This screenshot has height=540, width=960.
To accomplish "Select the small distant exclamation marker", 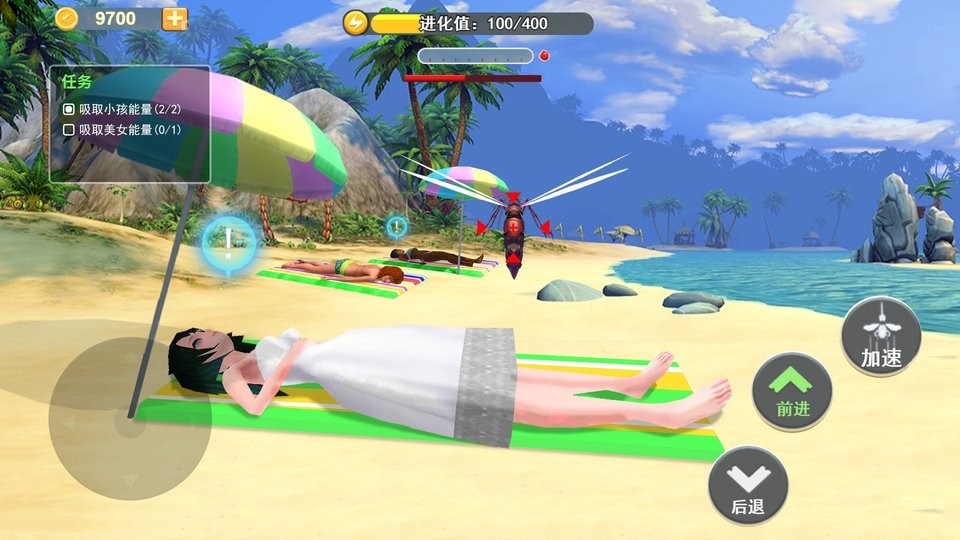I will click(x=397, y=226).
